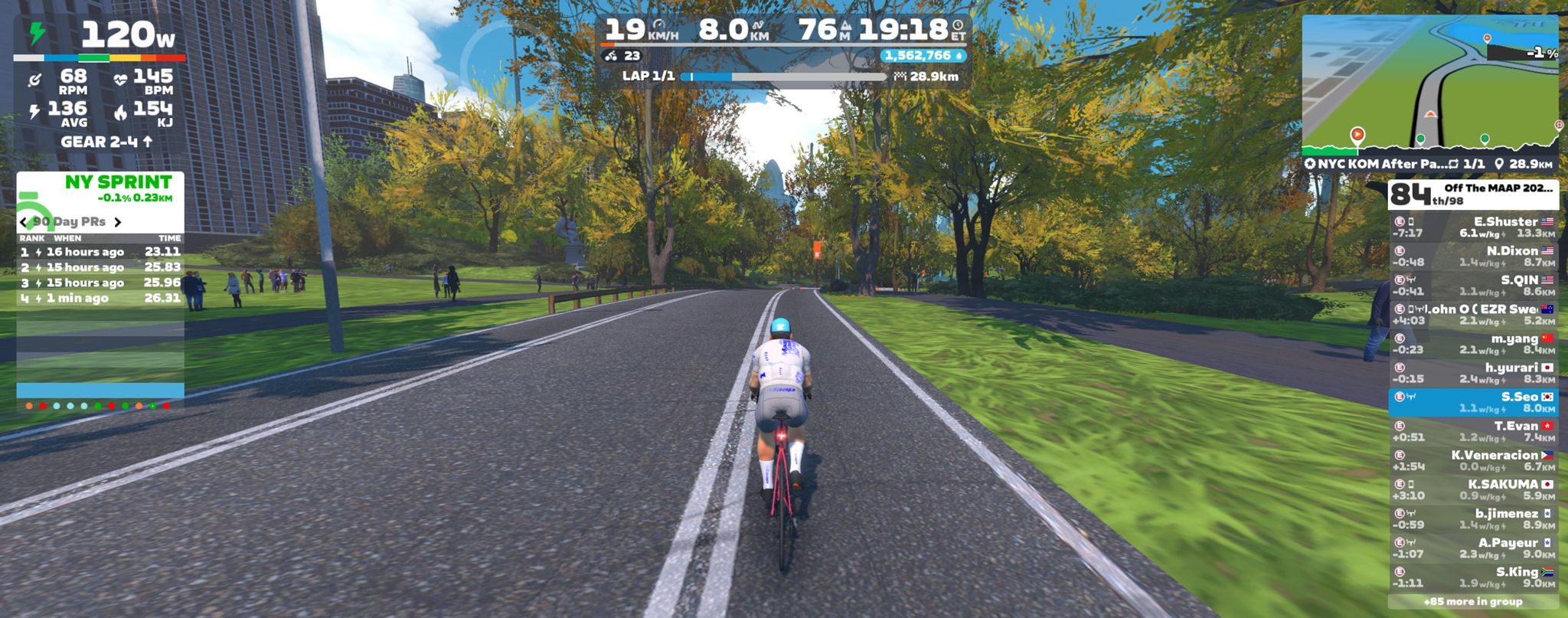This screenshot has height=618, width=1568.
Task: Select rider N.Dixon in the list
Action: tap(1472, 257)
